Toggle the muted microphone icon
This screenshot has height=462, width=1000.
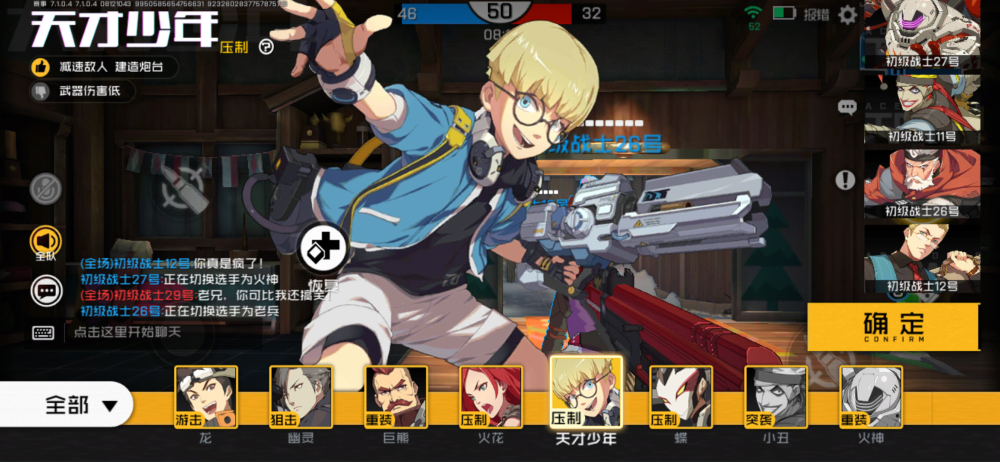[x=46, y=189]
